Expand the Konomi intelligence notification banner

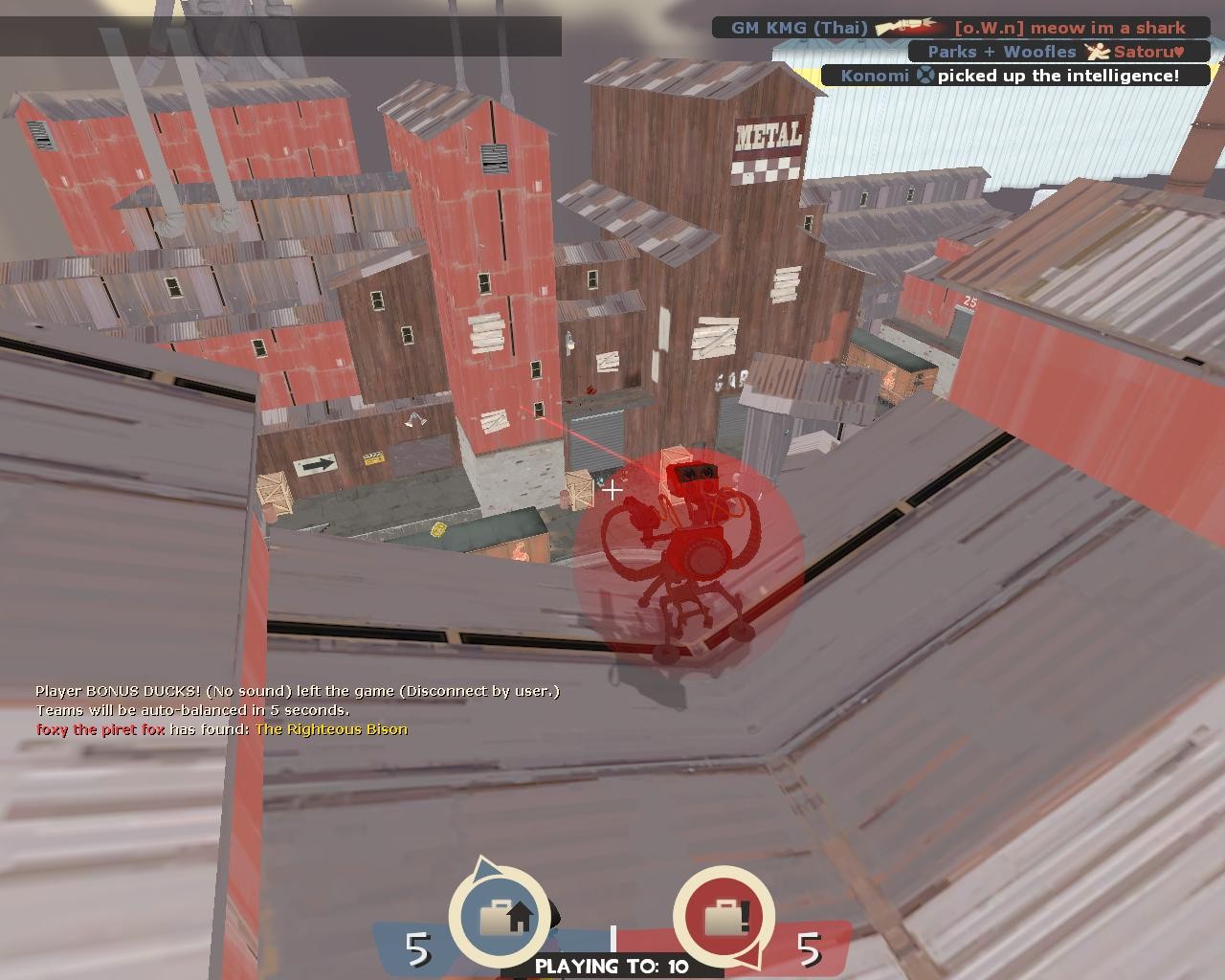1014,76
